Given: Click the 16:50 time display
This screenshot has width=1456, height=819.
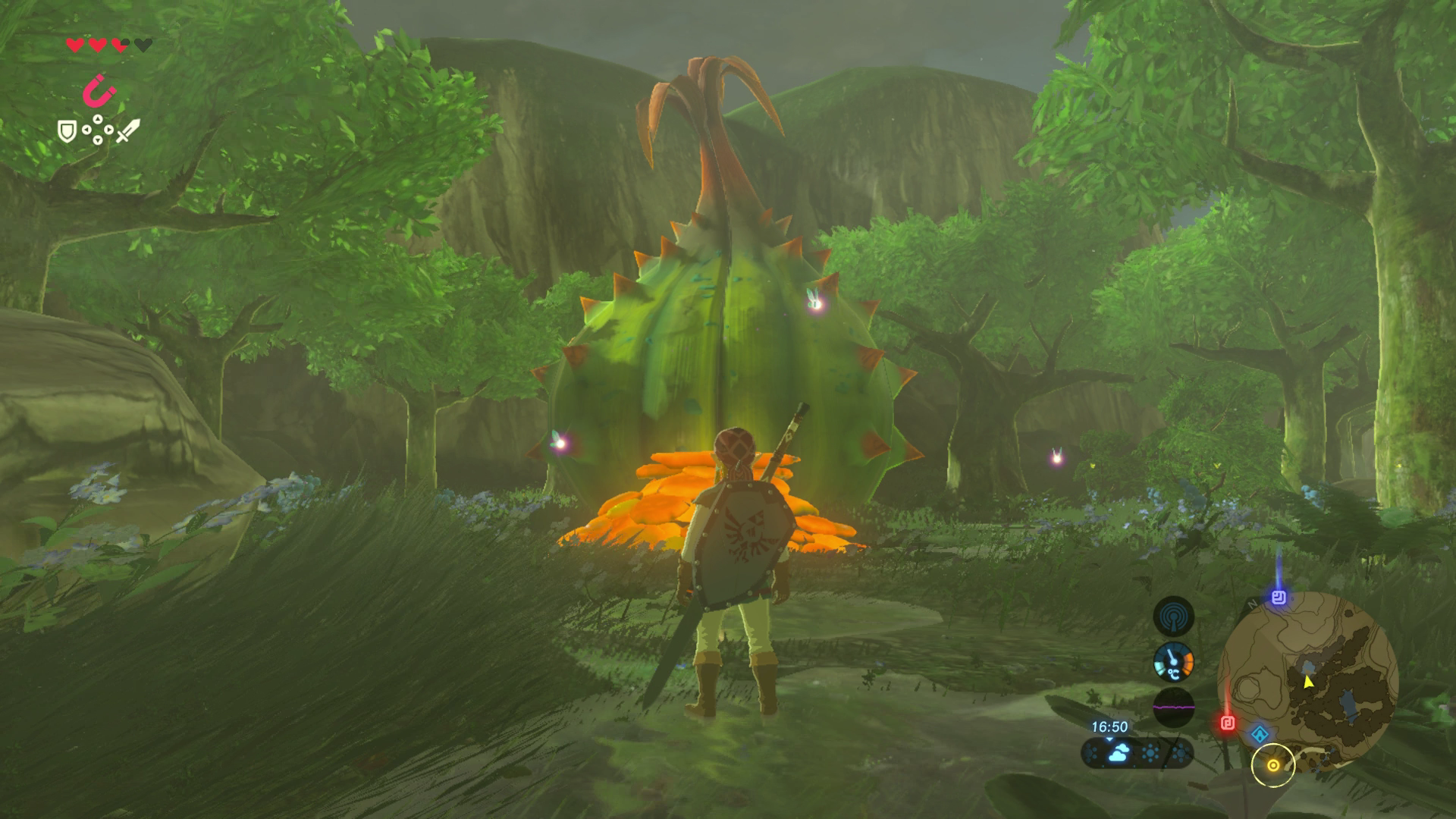Looking at the screenshot, I should pyautogui.click(x=1110, y=726).
